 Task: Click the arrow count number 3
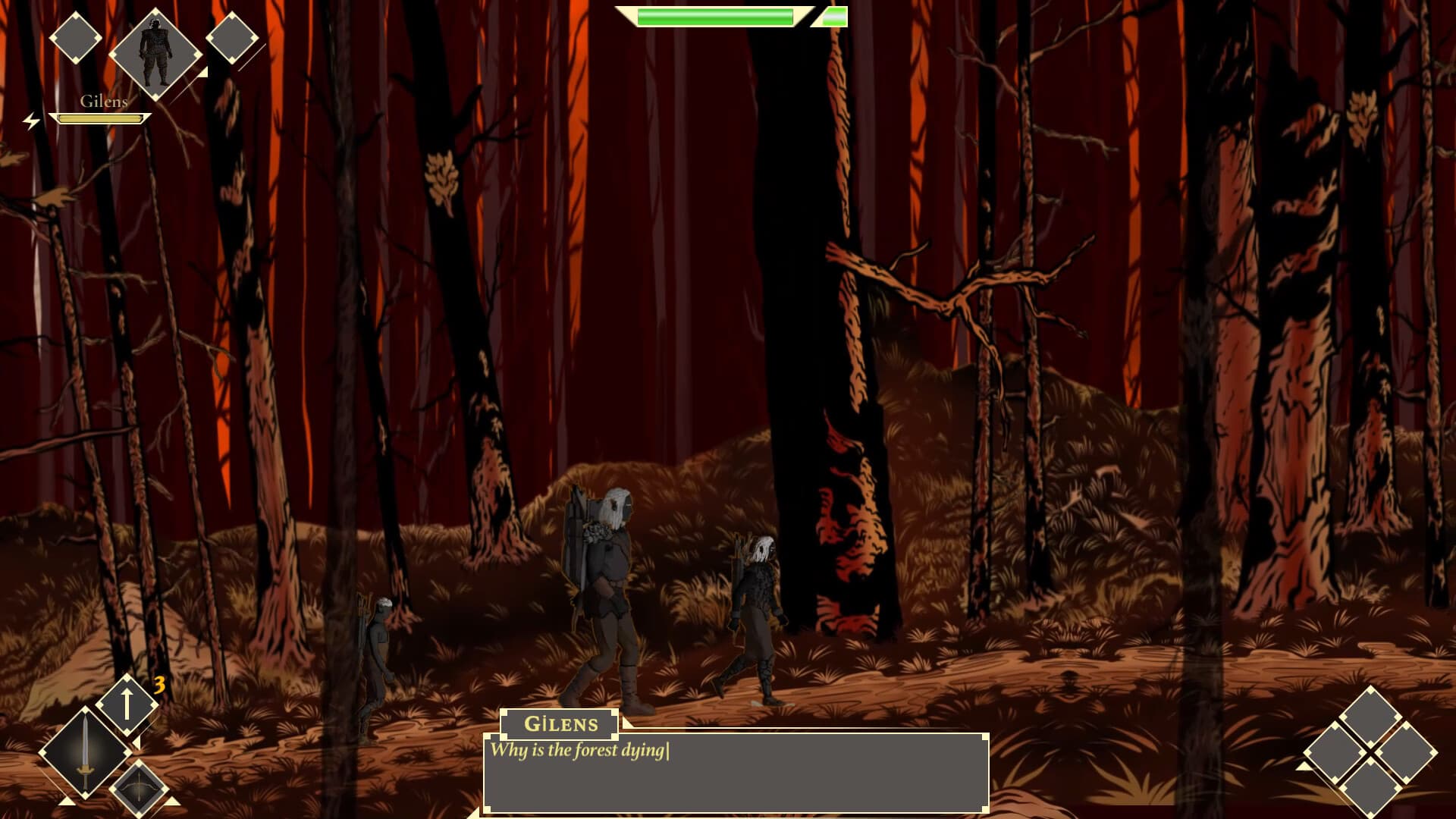159,683
